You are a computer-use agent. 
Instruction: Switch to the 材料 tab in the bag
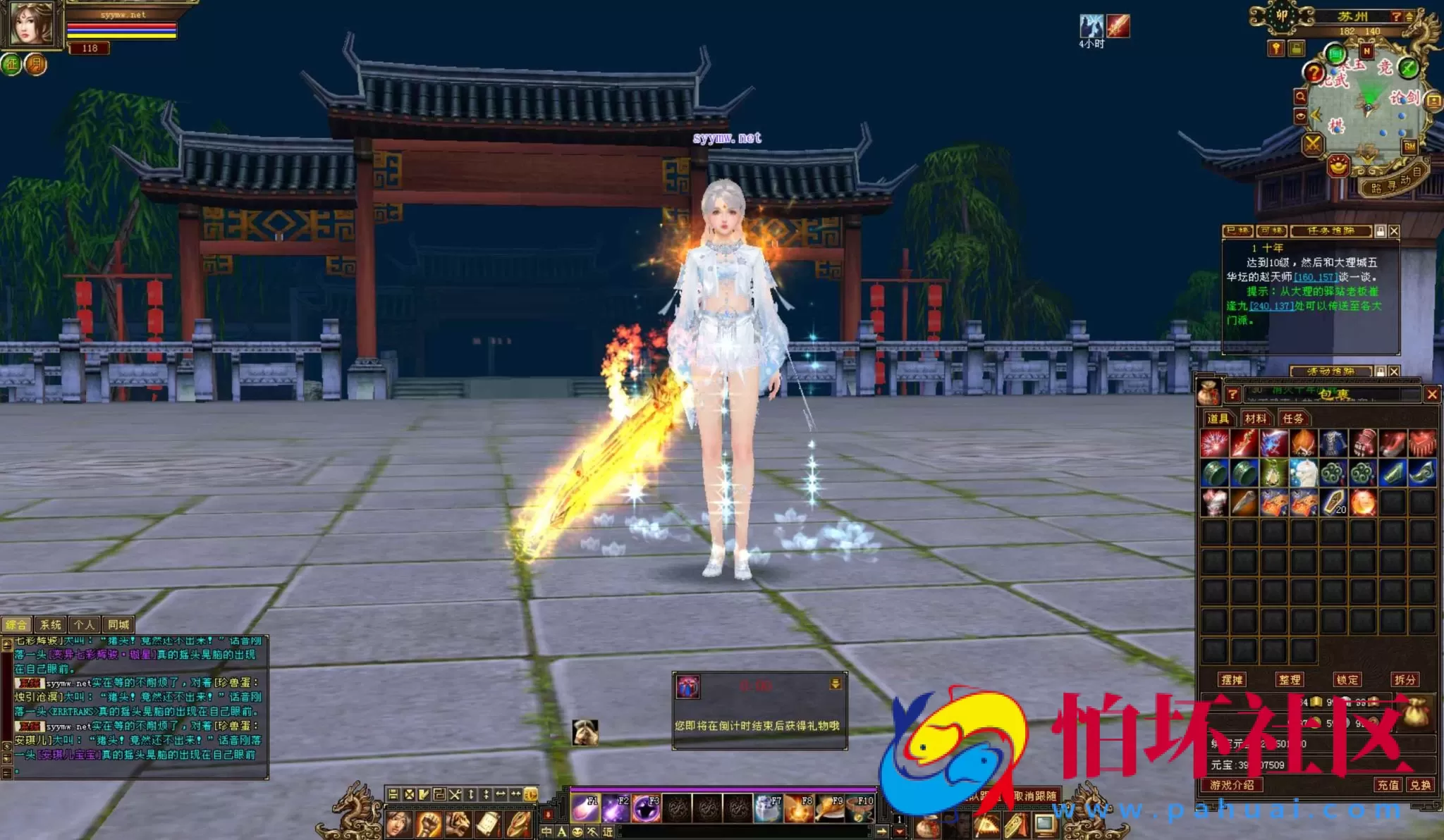tap(1256, 419)
